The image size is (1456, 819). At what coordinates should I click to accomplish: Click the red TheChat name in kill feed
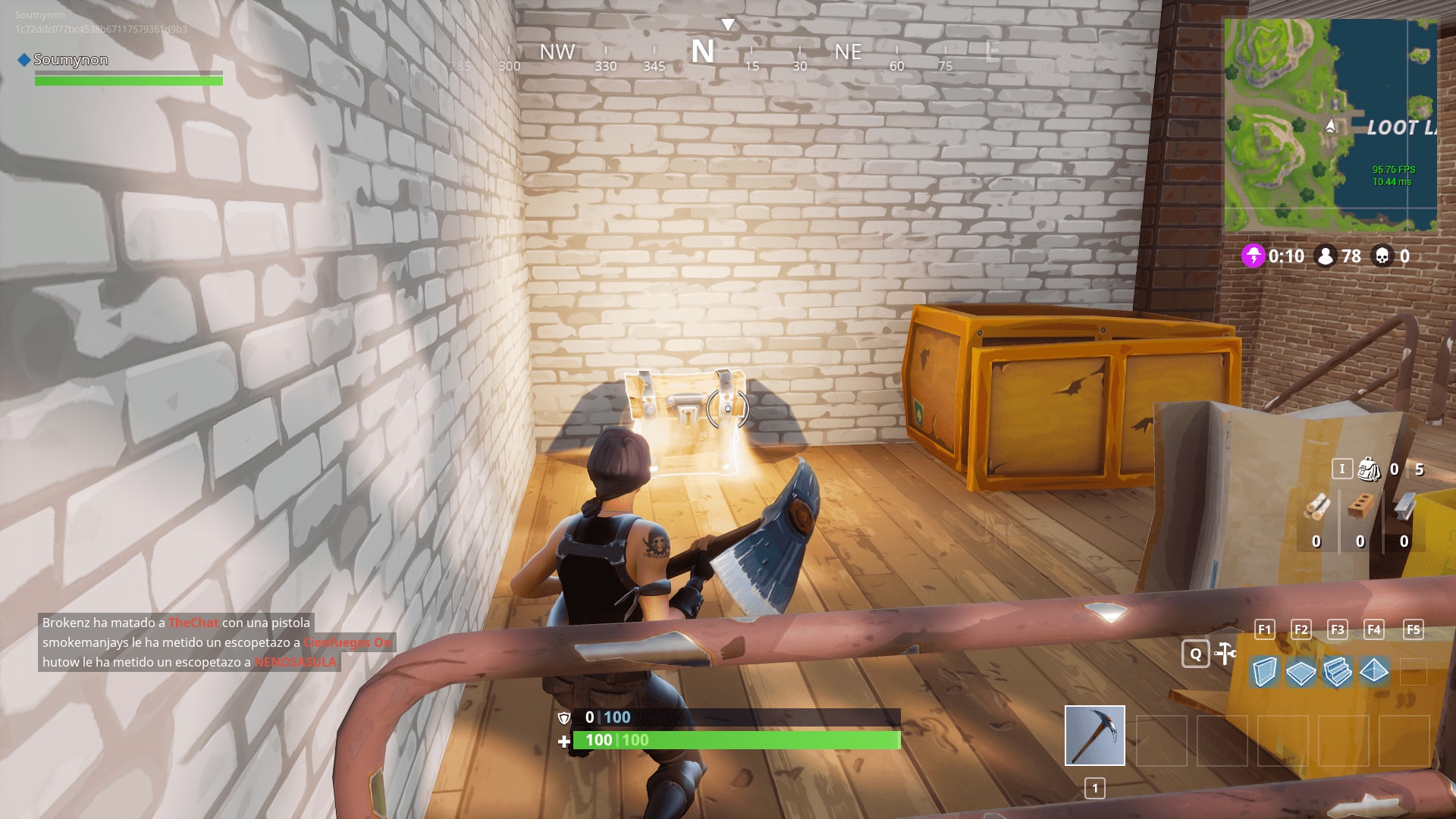[192, 623]
